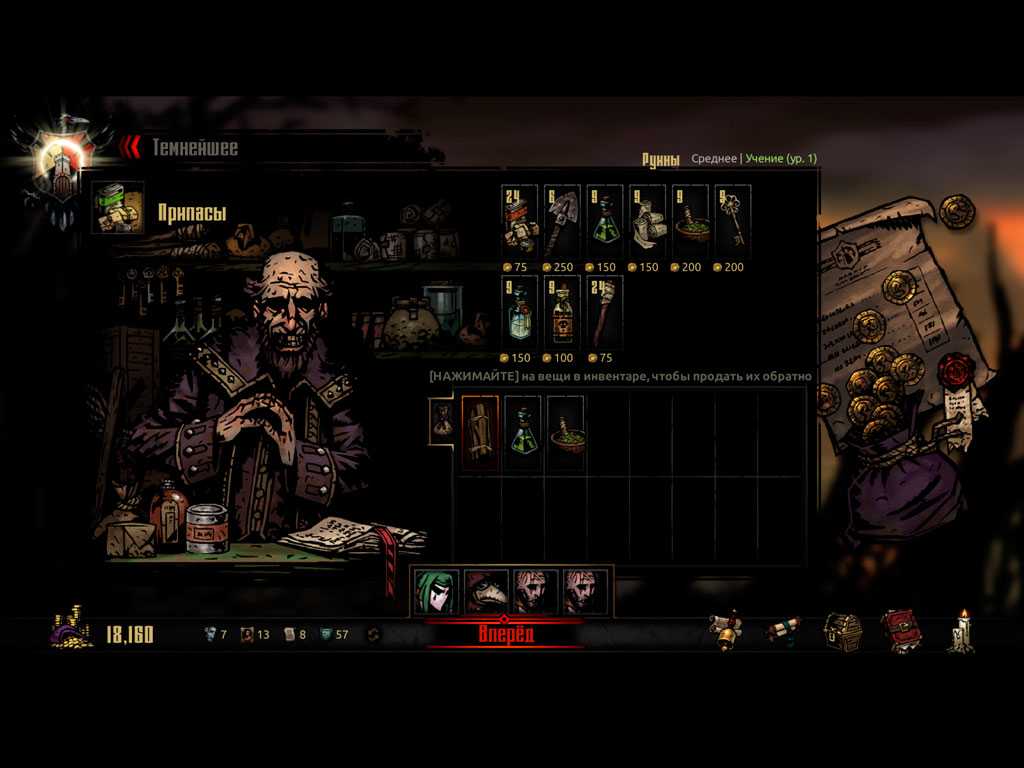Click the candle icon on bottom bar

point(961,632)
